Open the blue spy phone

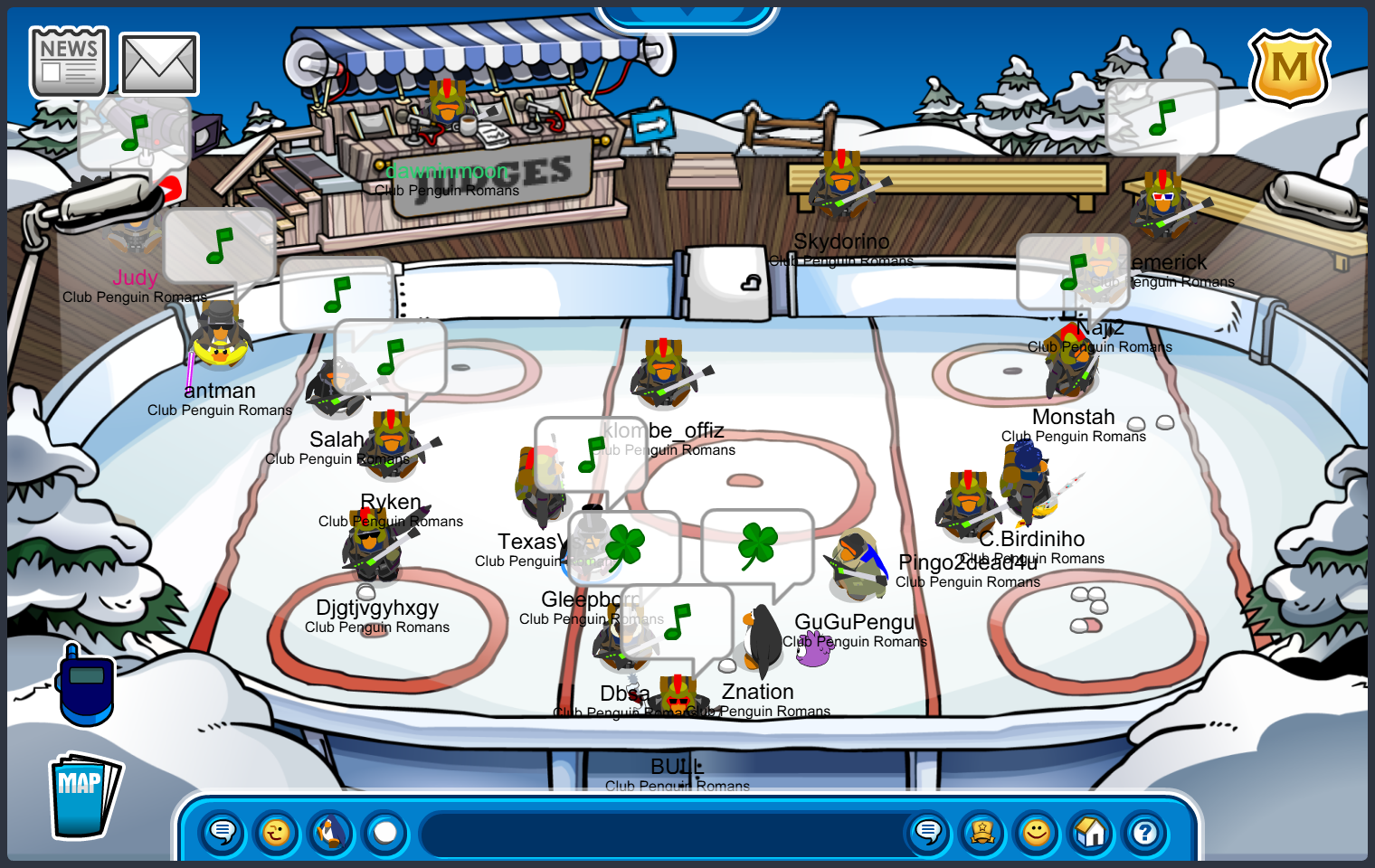(85, 685)
